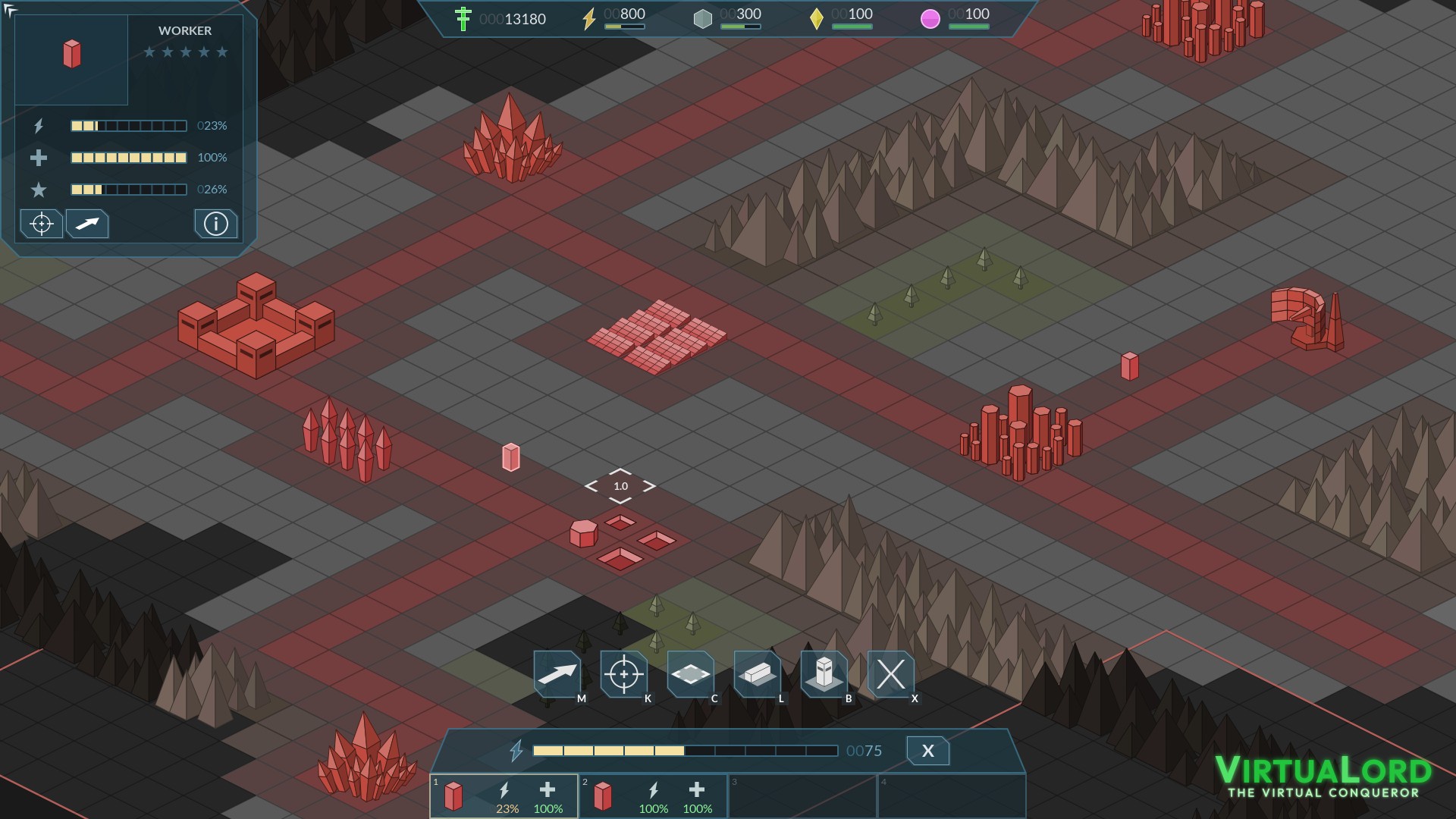
Task: Select unit slot 1 with 23% energy
Action: (504, 796)
